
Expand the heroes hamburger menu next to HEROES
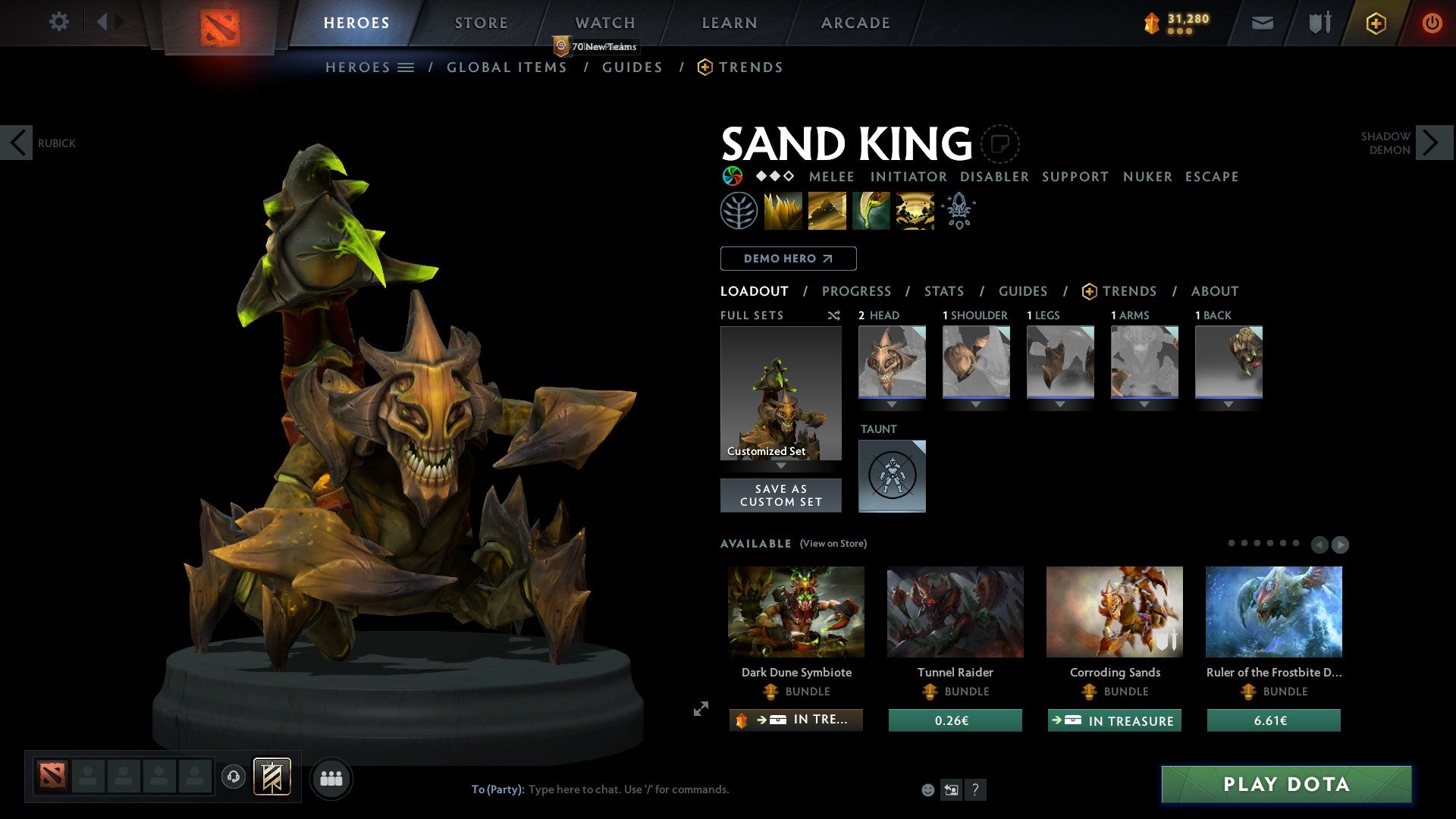coord(407,67)
